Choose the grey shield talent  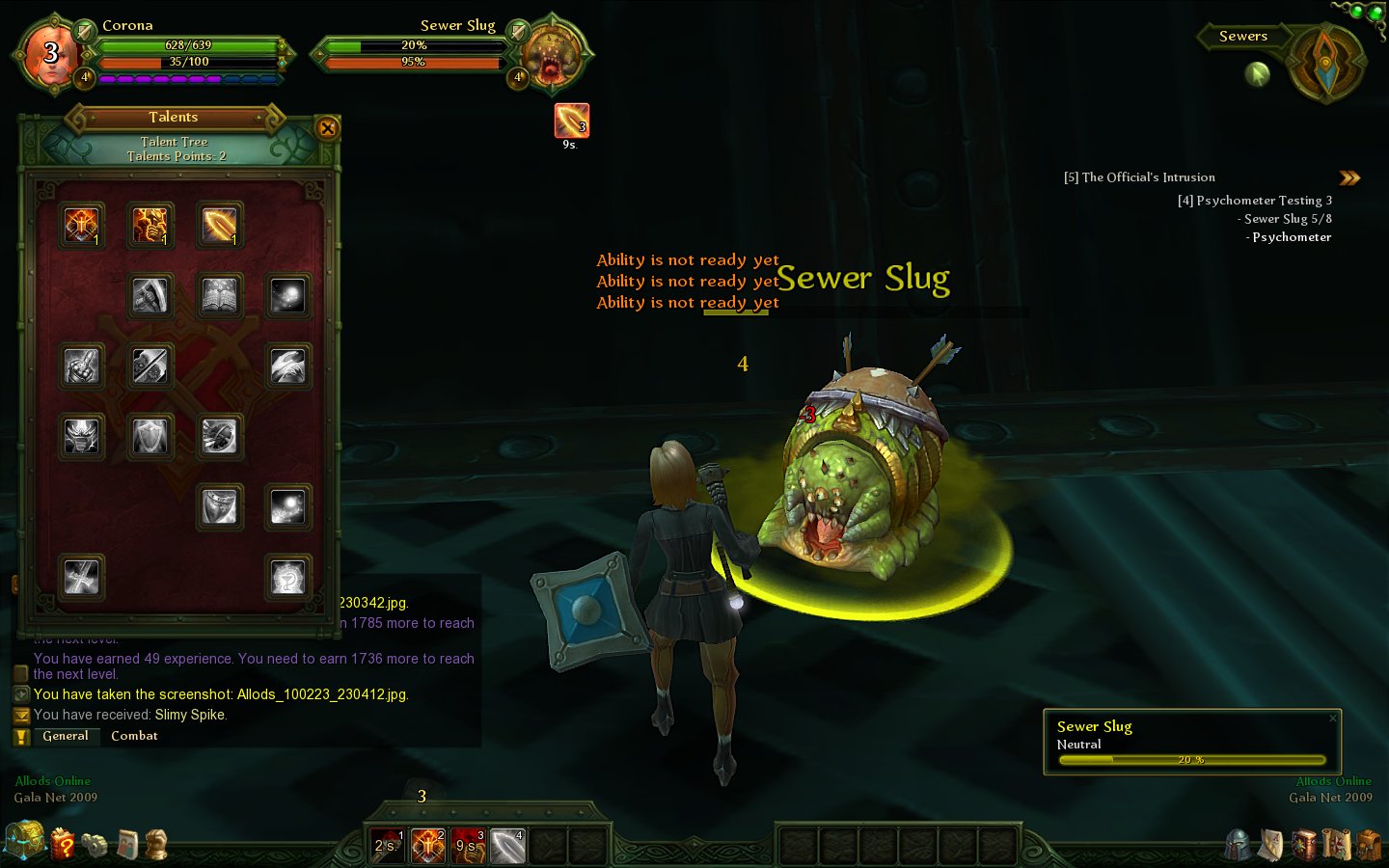150,437
